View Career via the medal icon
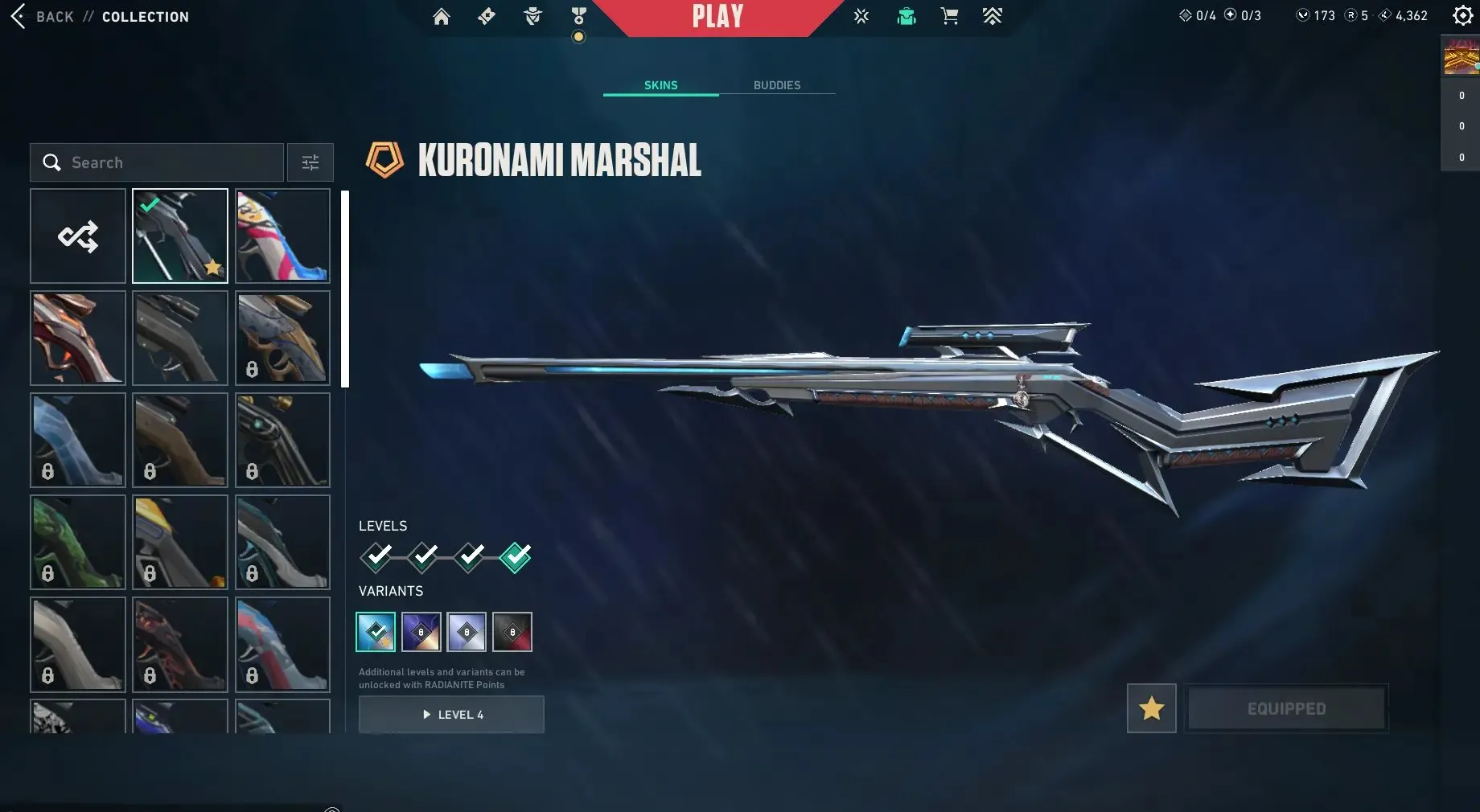Image resolution: width=1480 pixels, height=812 pixels. (578, 16)
